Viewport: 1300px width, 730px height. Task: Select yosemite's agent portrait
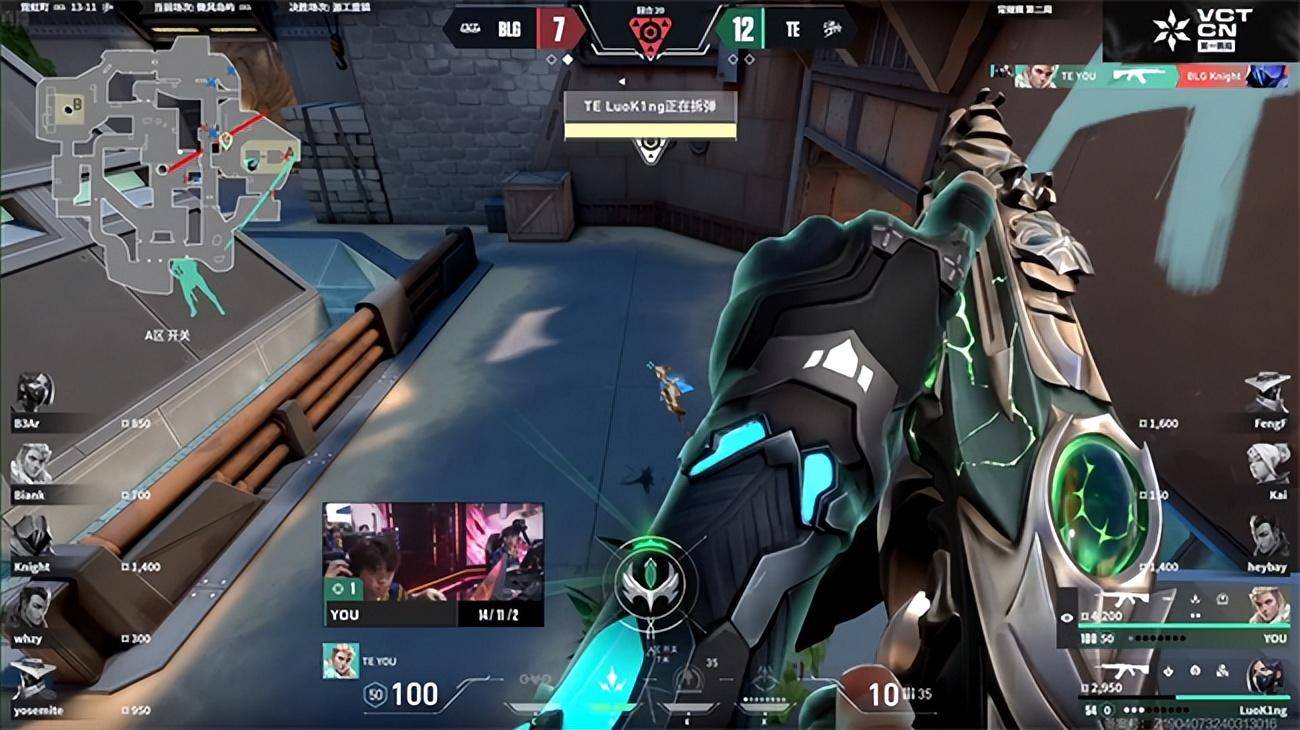point(32,679)
